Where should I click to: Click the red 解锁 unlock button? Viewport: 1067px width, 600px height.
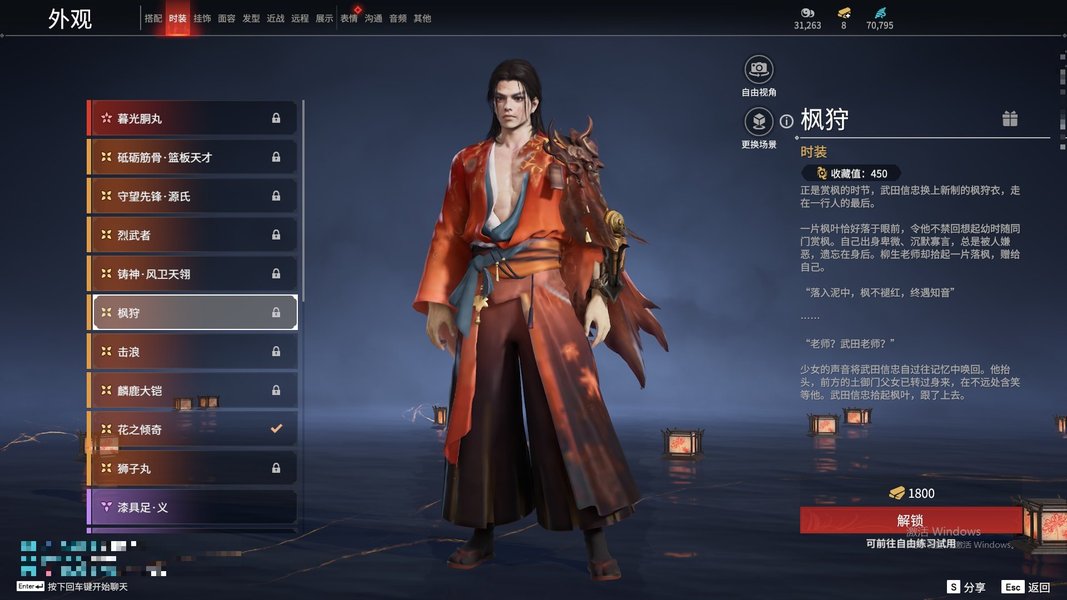click(910, 520)
